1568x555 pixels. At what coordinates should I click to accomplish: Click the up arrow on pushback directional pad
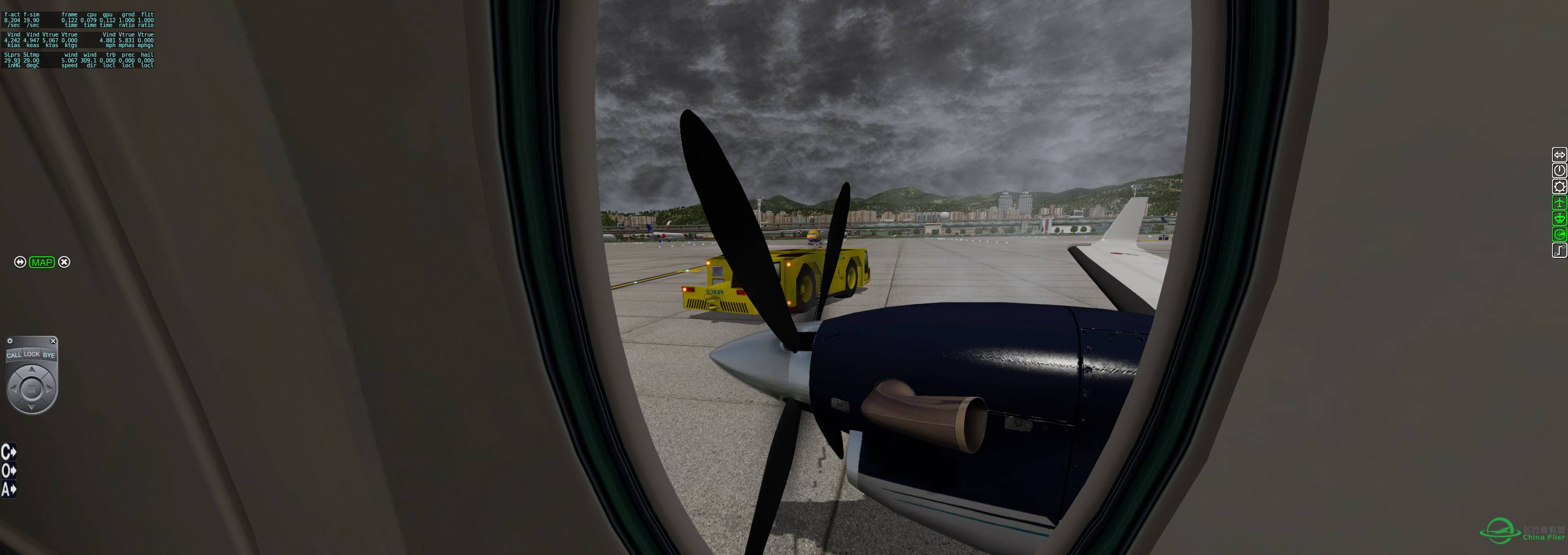tap(32, 371)
